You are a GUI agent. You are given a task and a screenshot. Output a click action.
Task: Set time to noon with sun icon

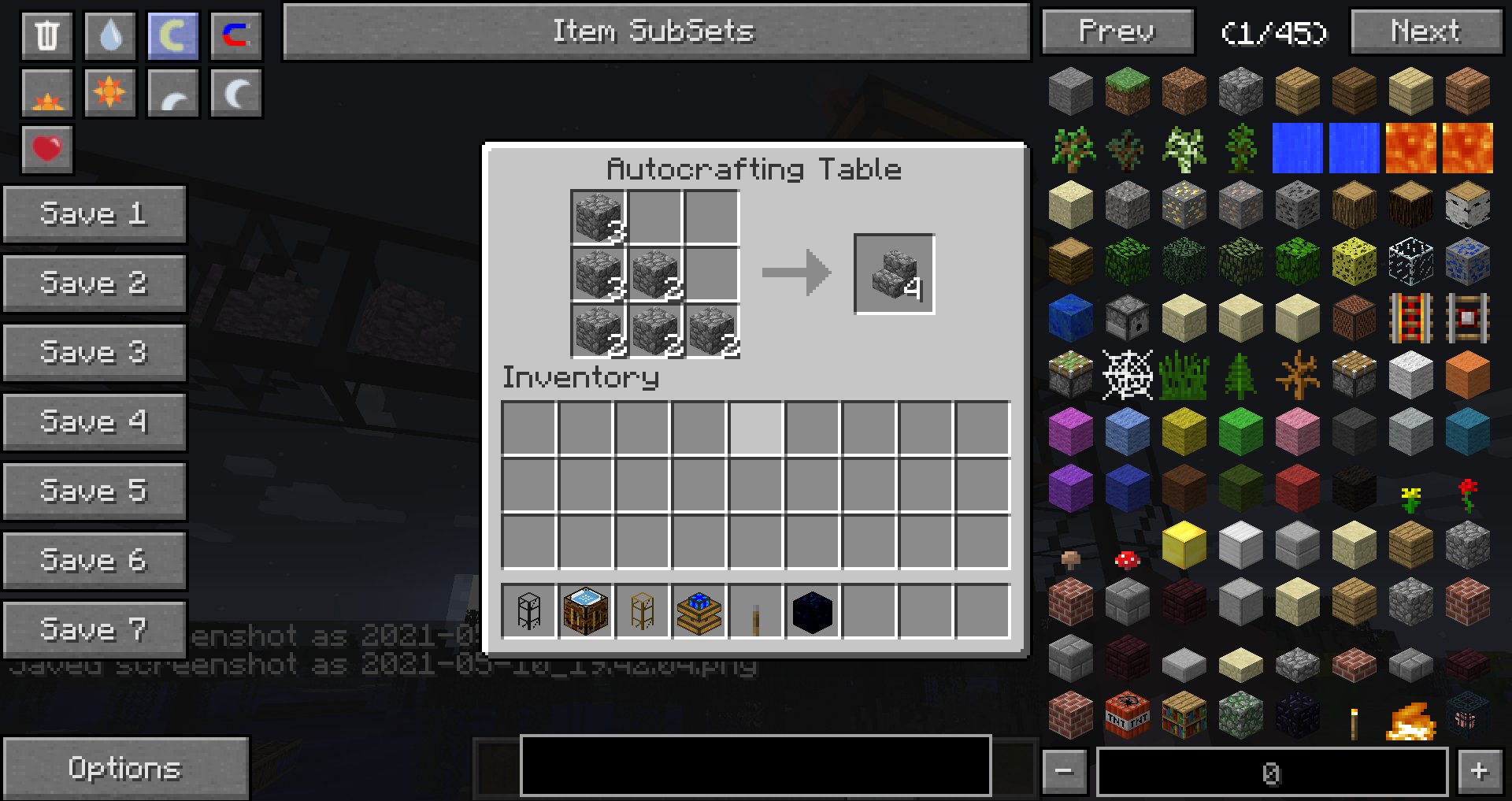109,93
